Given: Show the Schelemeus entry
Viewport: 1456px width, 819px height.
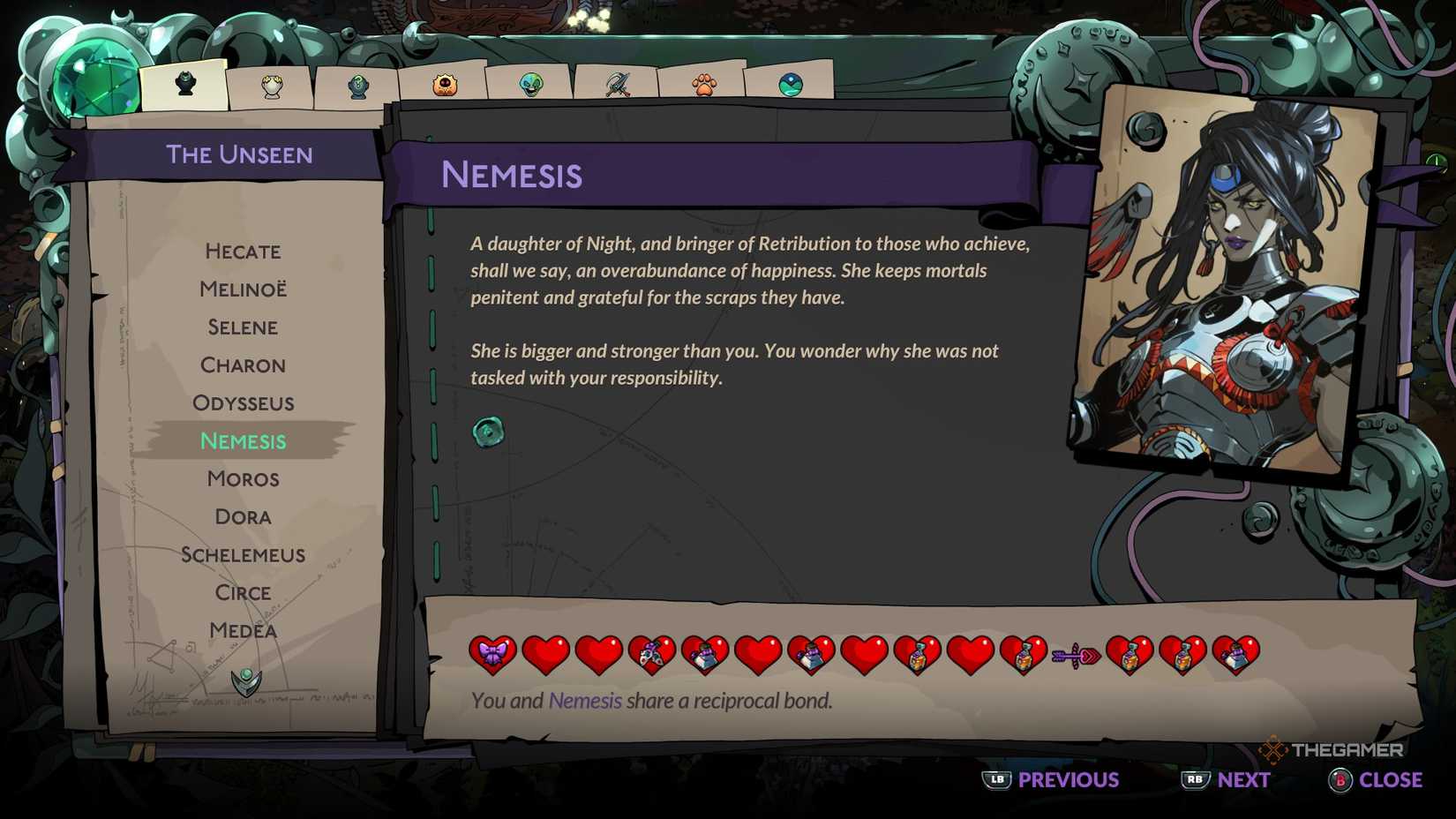Looking at the screenshot, I should [243, 555].
